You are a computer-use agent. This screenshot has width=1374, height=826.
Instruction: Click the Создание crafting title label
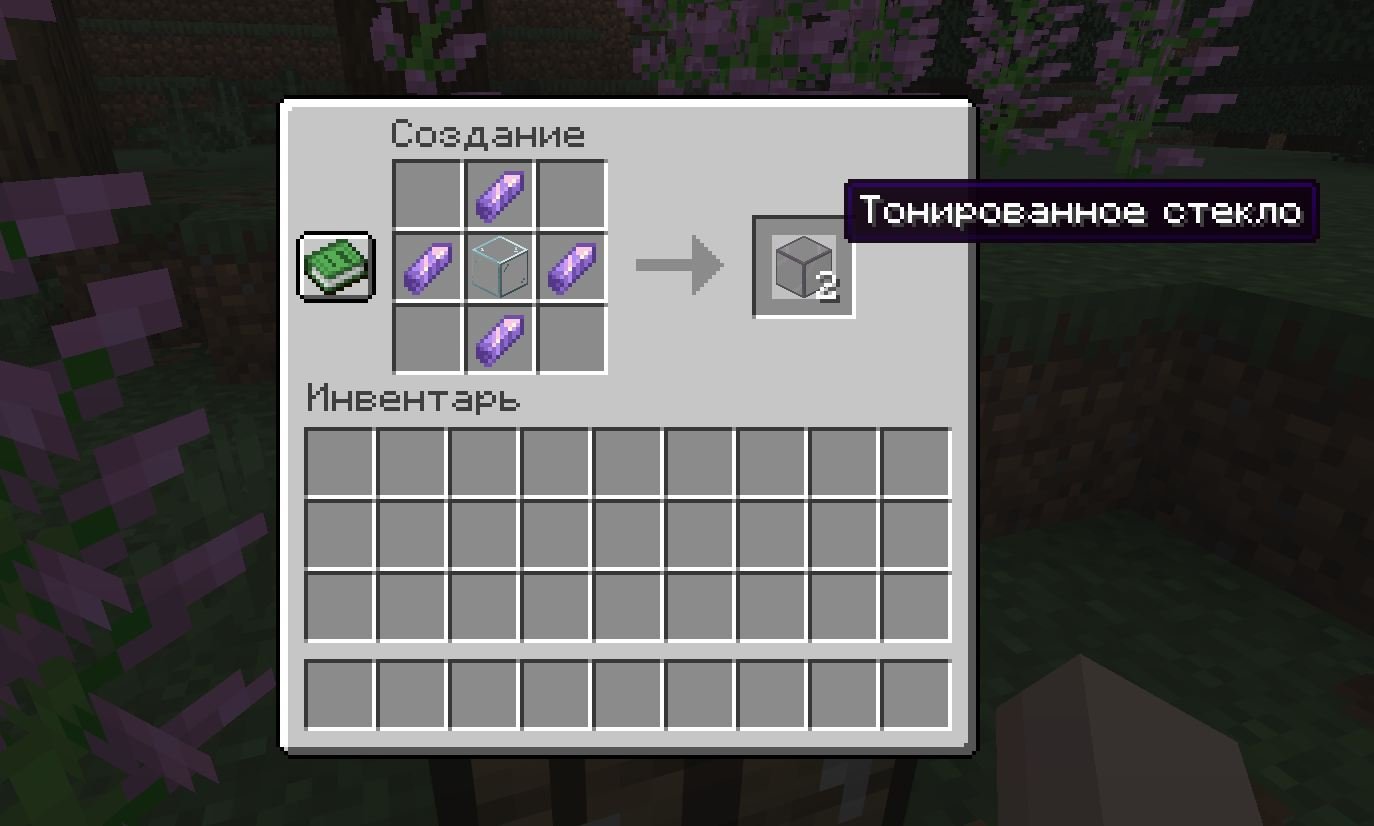pos(487,132)
